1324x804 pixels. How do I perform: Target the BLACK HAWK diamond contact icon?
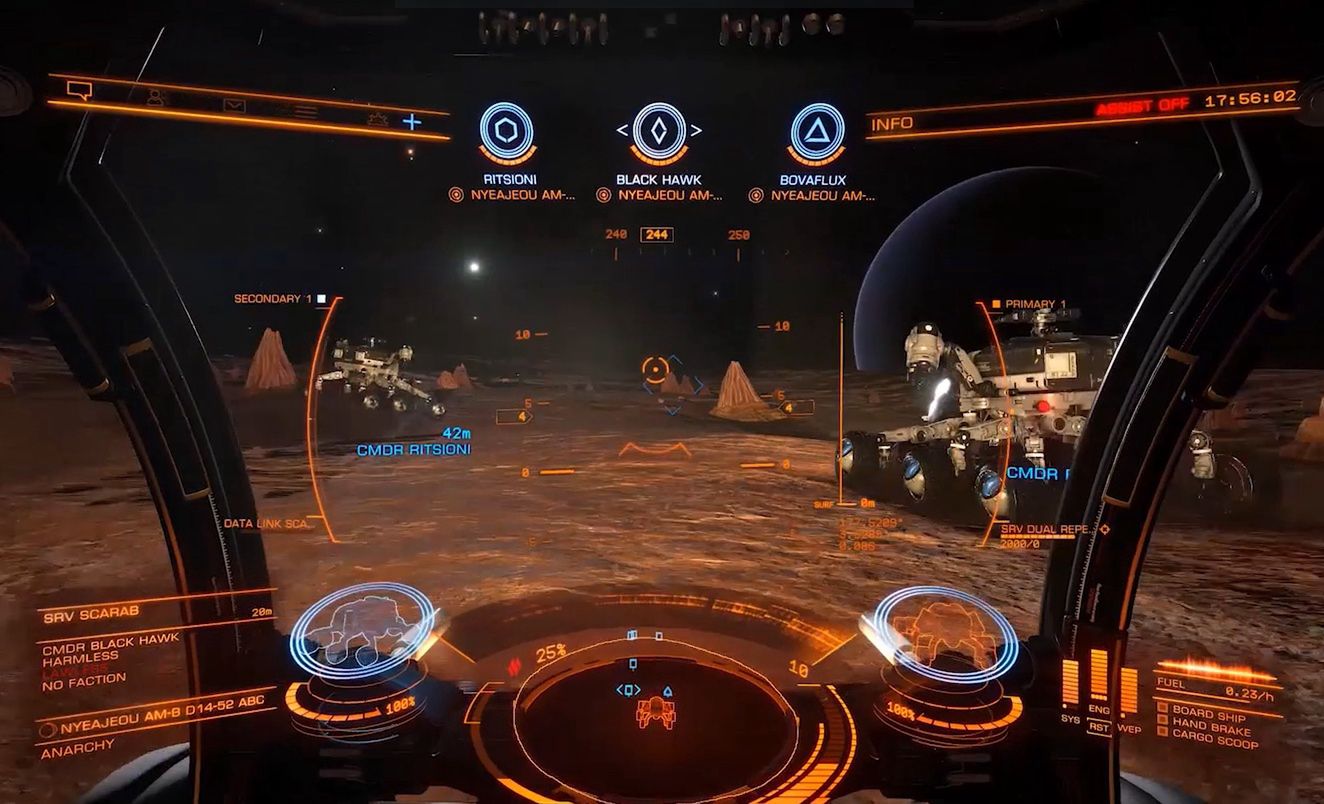pos(657,129)
